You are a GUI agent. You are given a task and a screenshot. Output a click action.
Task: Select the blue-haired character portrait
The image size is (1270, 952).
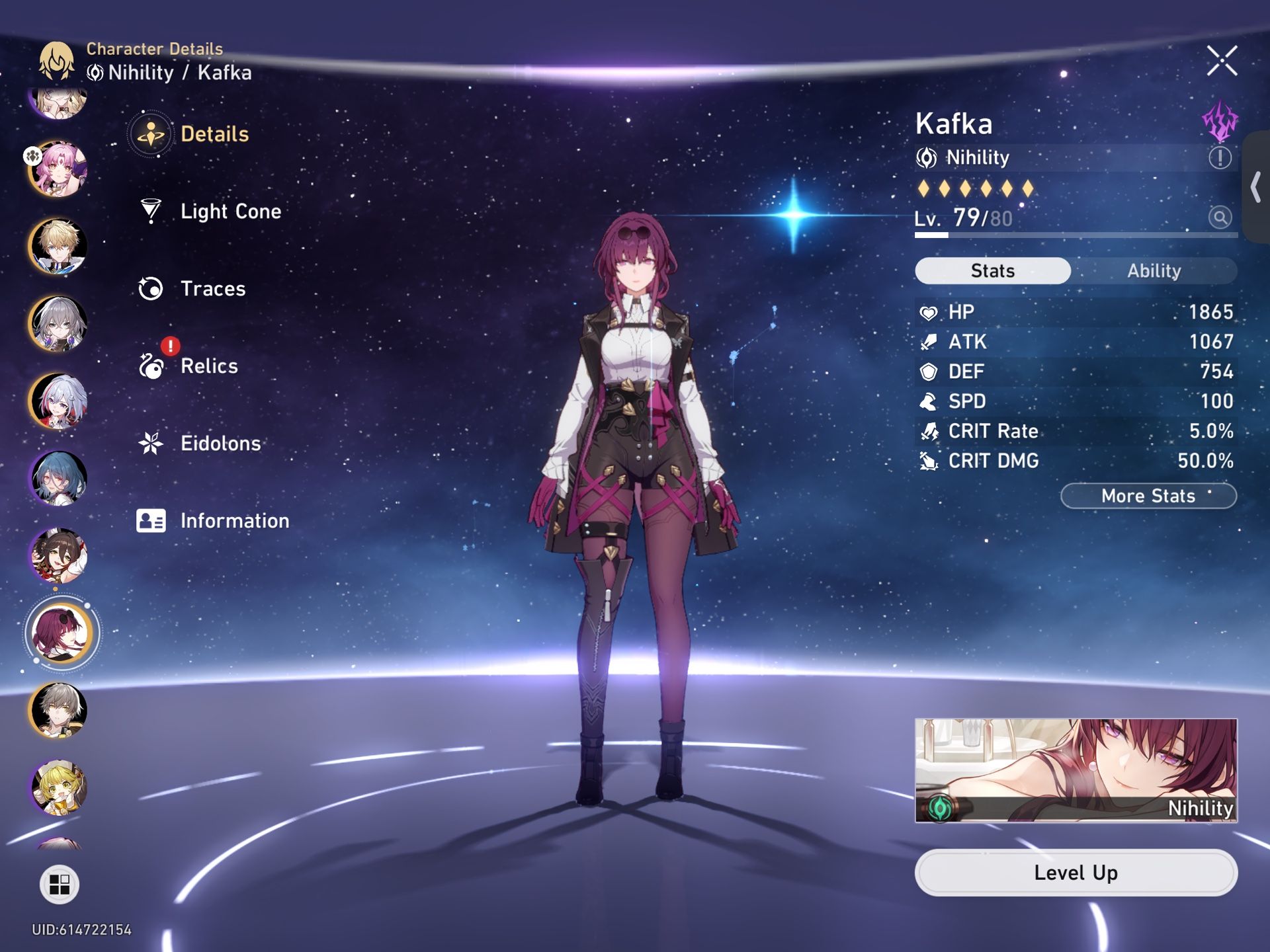click(58, 479)
